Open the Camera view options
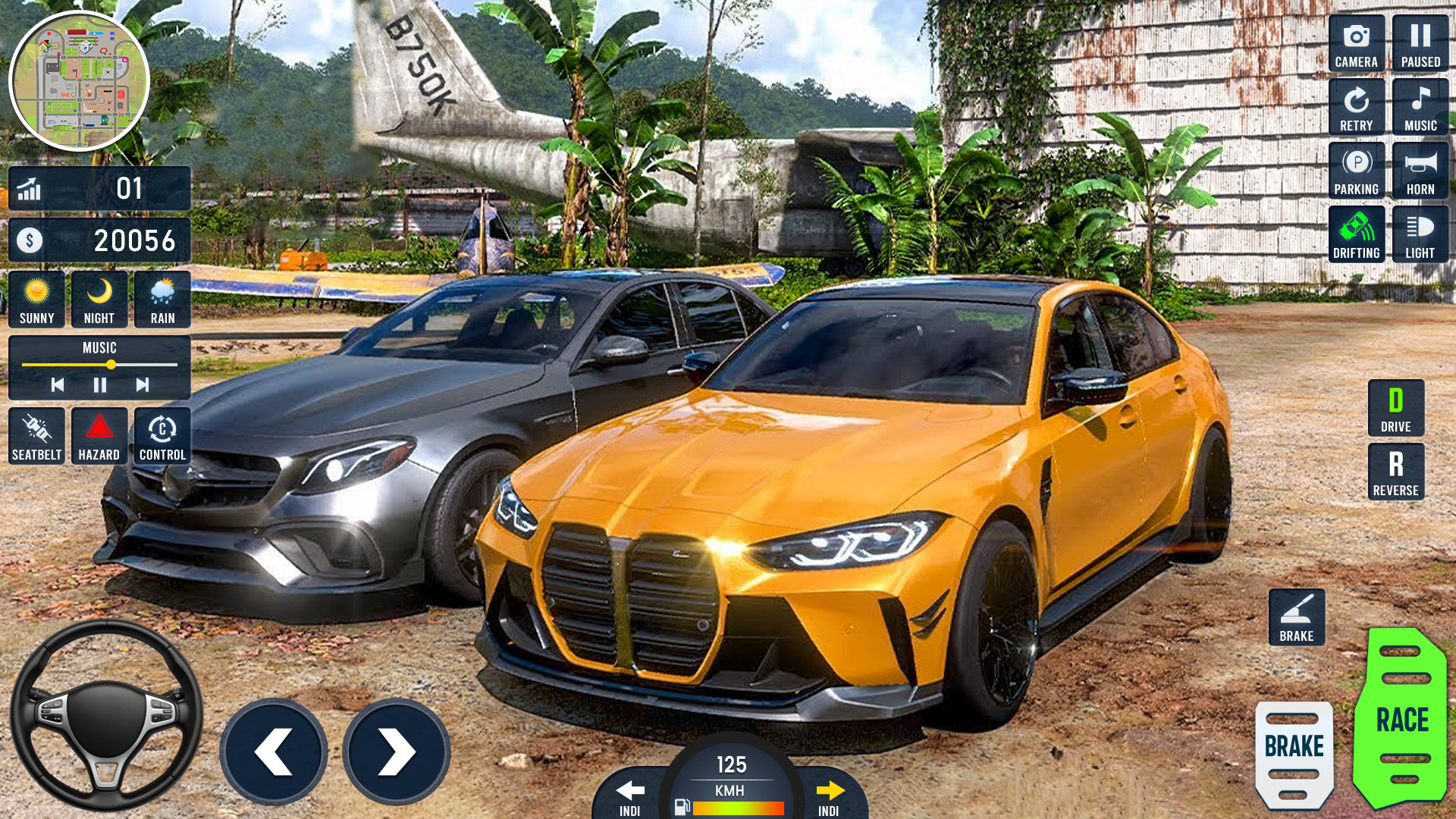Image resolution: width=1456 pixels, height=819 pixels. coord(1356,42)
